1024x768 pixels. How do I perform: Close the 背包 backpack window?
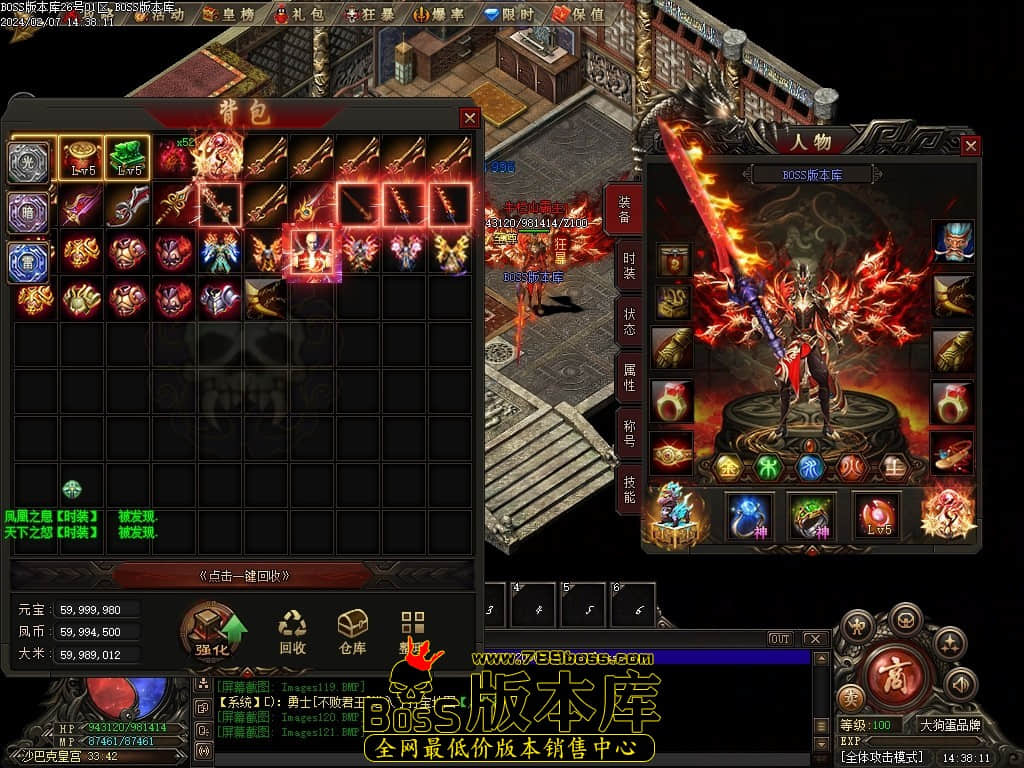coord(469,118)
